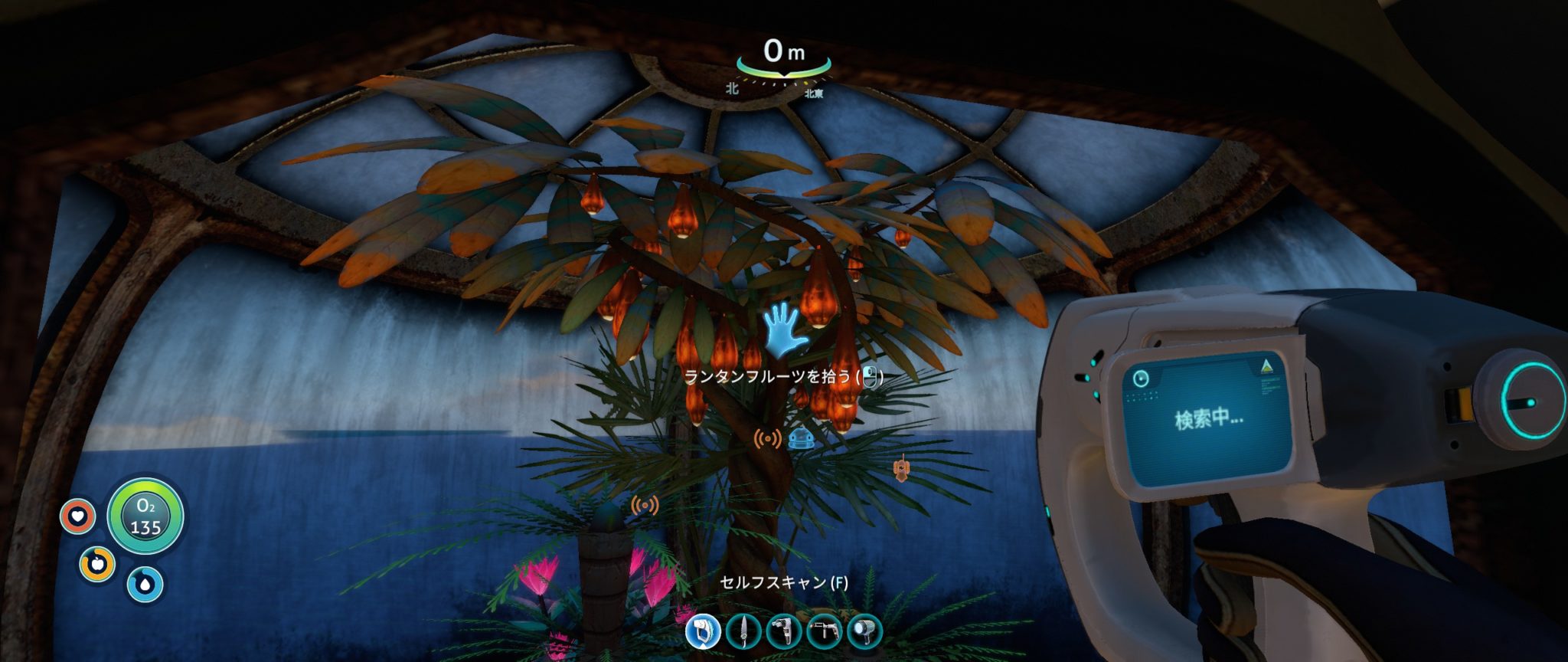Equip the survival knife from the hotbar
1568x662 pixels.
pos(743,632)
